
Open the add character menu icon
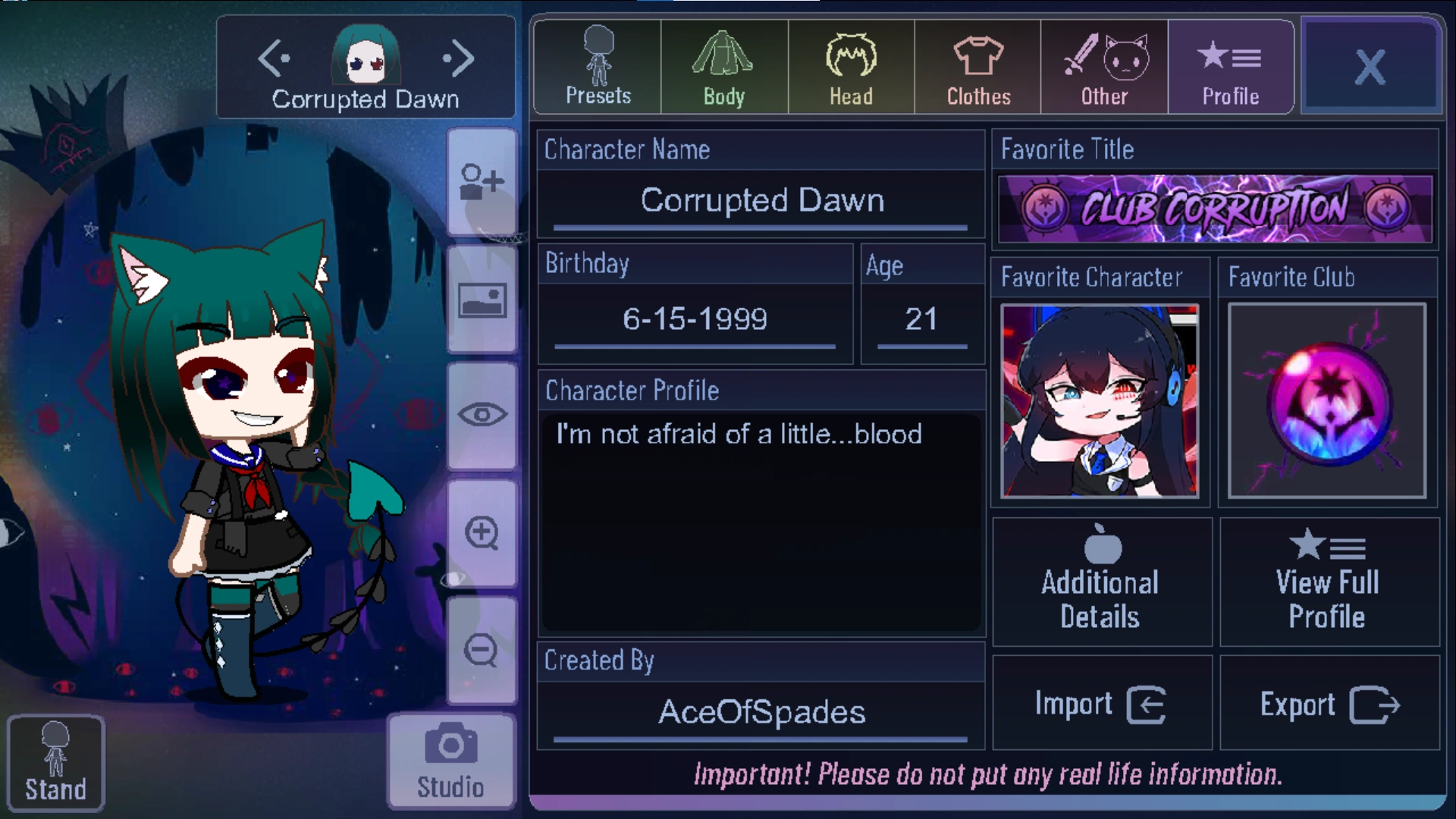(482, 182)
